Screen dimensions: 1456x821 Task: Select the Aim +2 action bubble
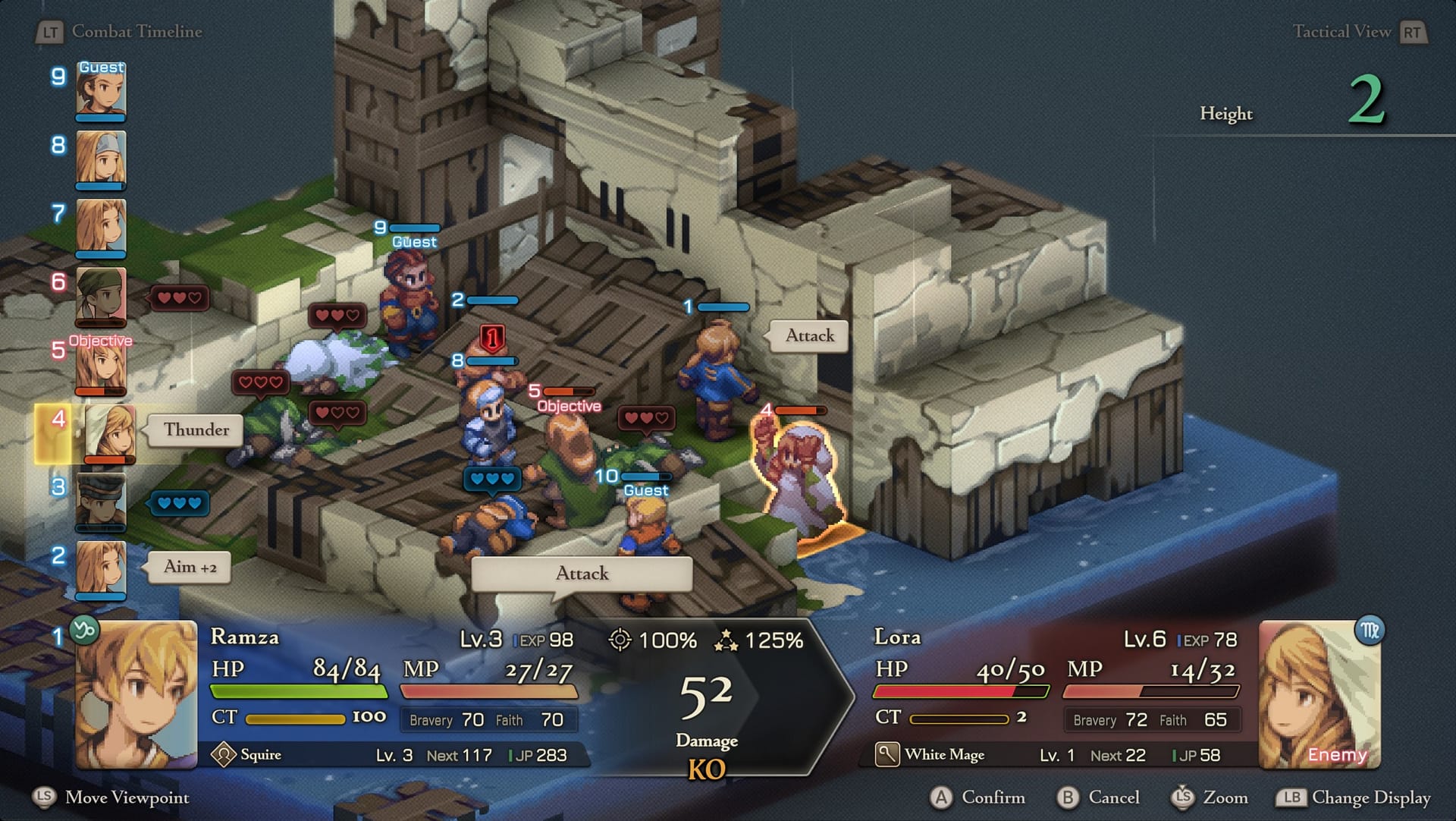click(188, 567)
